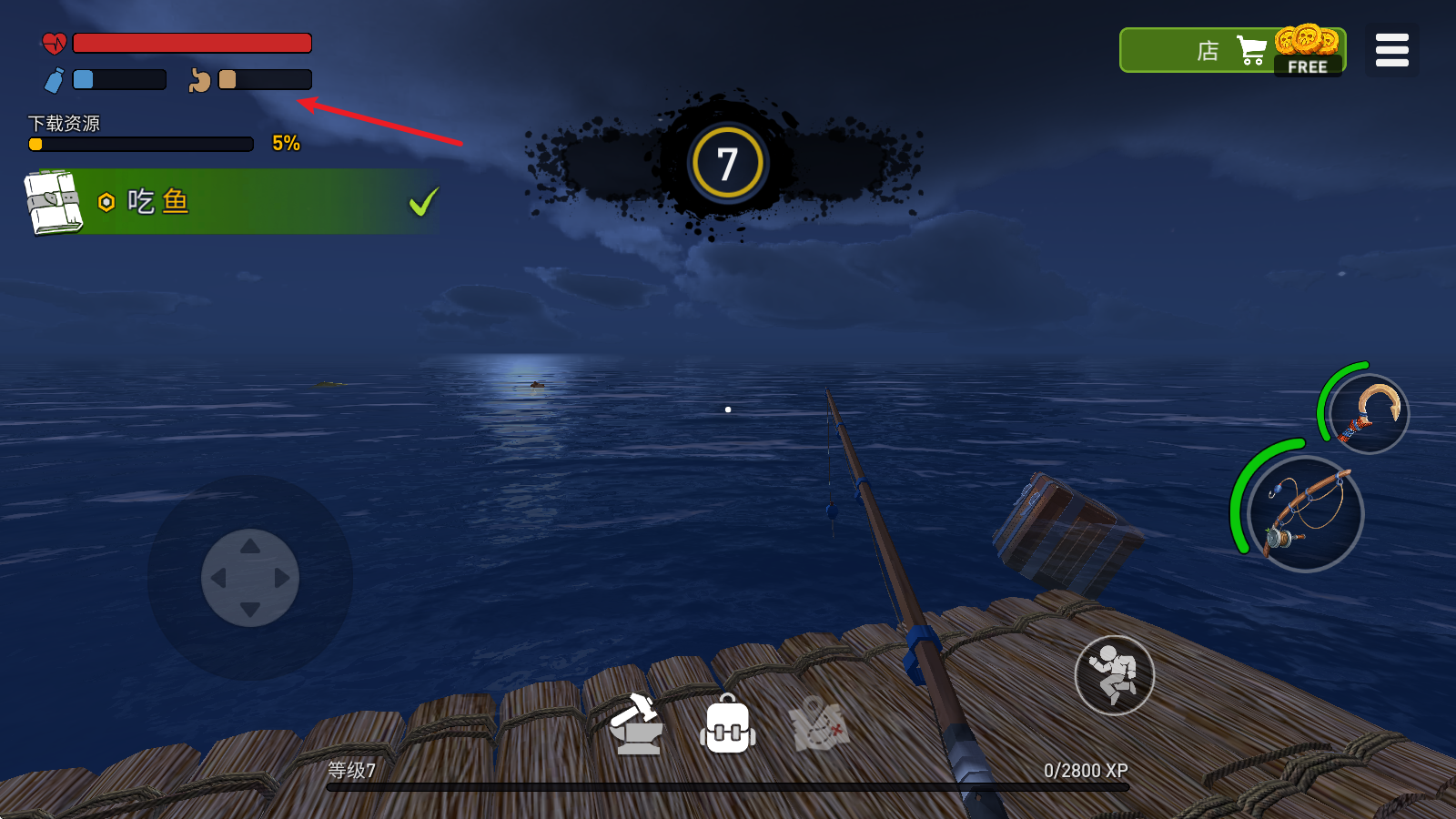Open the backpack inventory
The image size is (1456, 819).
[728, 725]
